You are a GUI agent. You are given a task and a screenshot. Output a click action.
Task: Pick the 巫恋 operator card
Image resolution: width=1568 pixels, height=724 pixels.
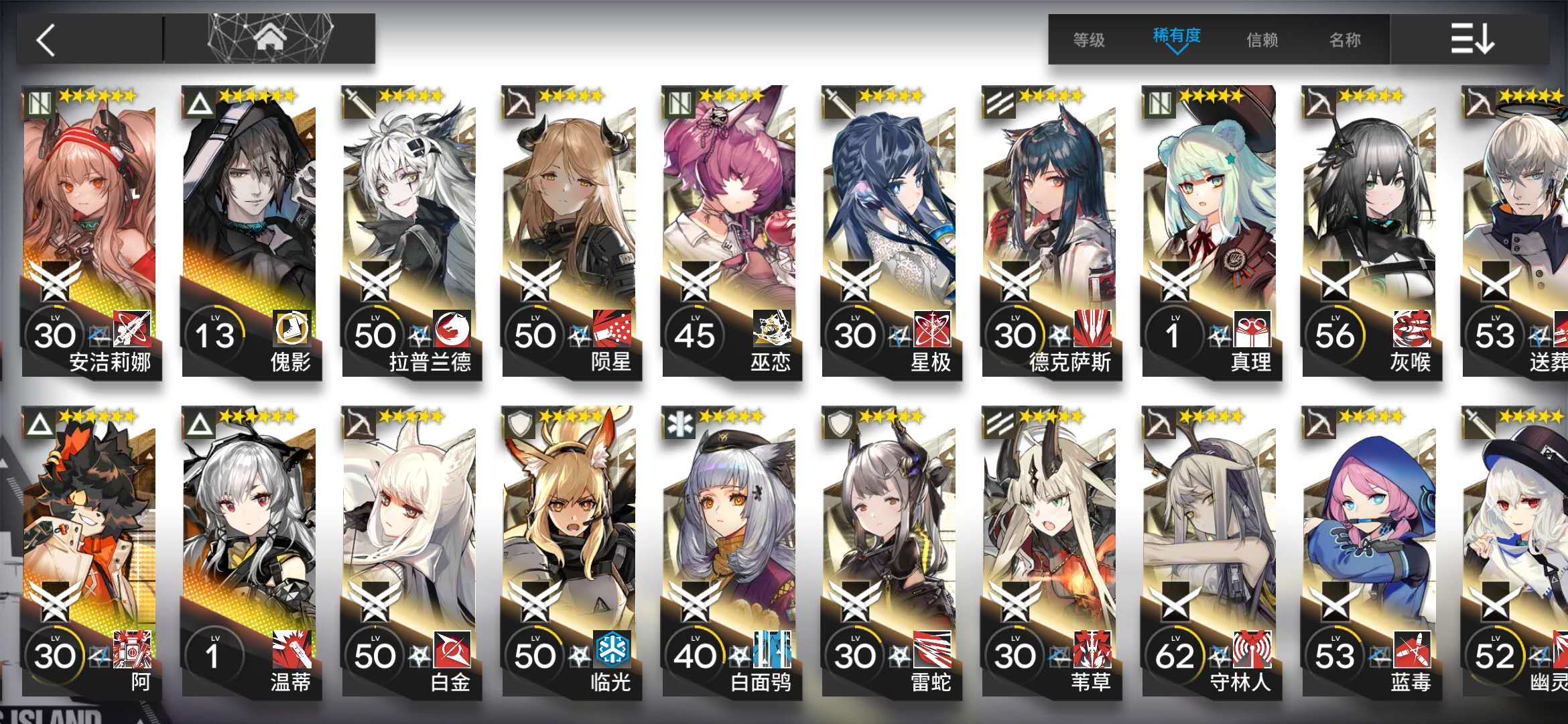tap(730, 231)
